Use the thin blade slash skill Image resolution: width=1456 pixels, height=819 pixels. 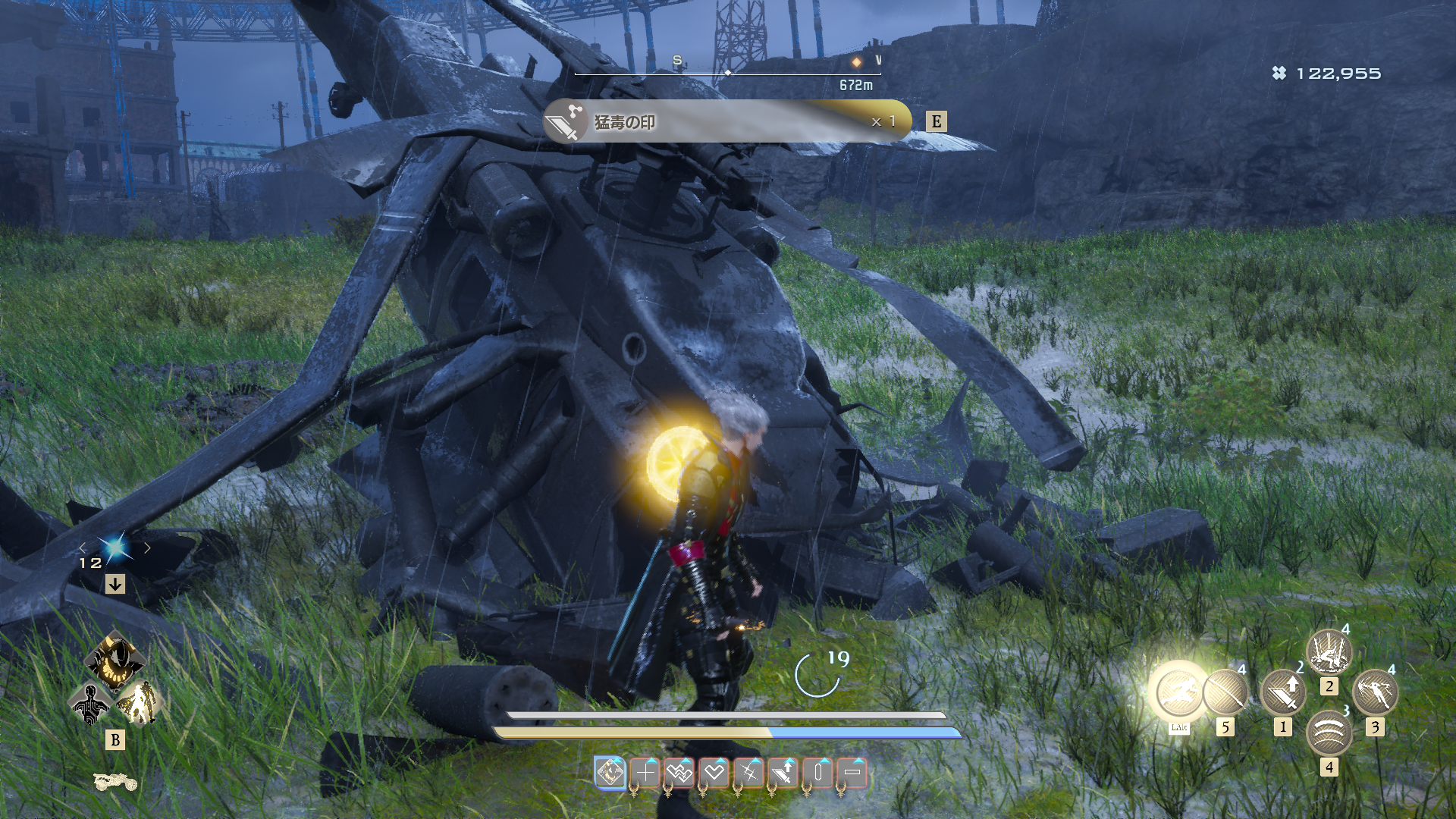[1225, 692]
